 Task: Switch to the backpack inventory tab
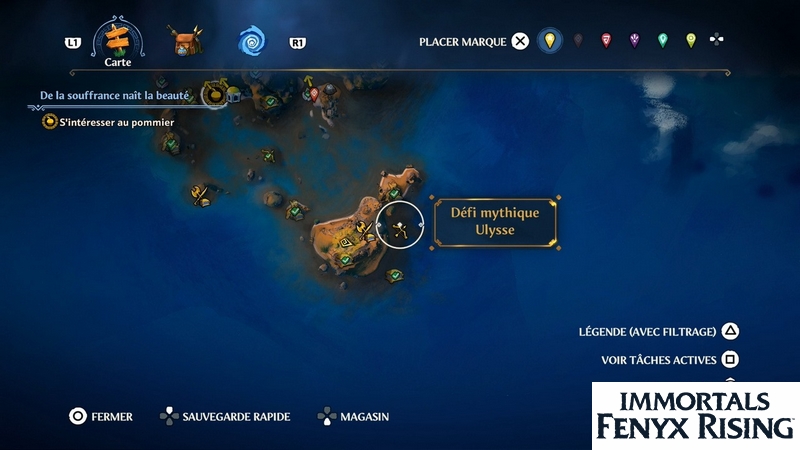coord(185,42)
